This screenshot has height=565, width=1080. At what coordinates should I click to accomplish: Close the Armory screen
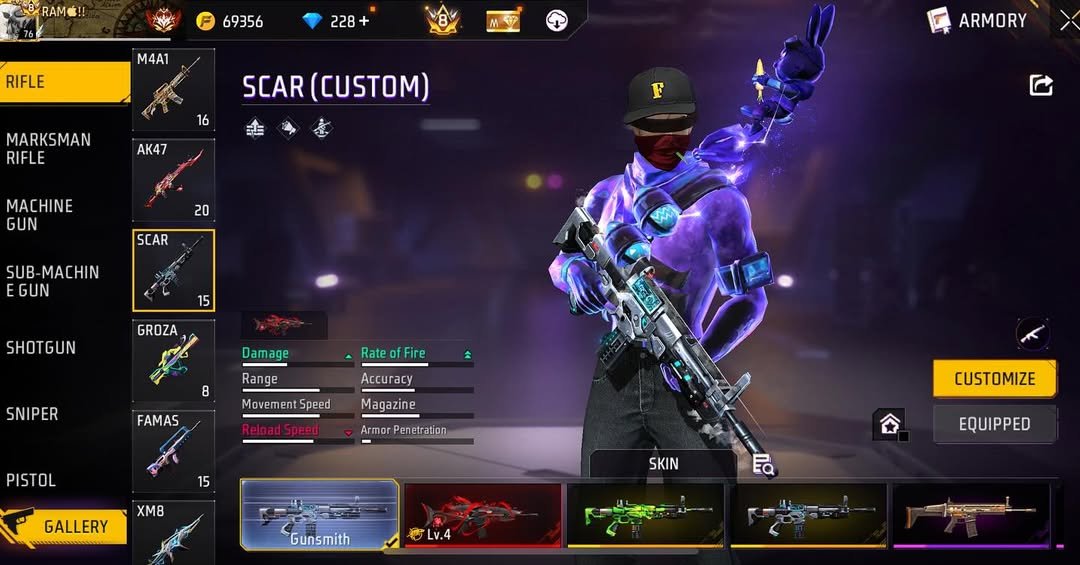pos(1067,20)
